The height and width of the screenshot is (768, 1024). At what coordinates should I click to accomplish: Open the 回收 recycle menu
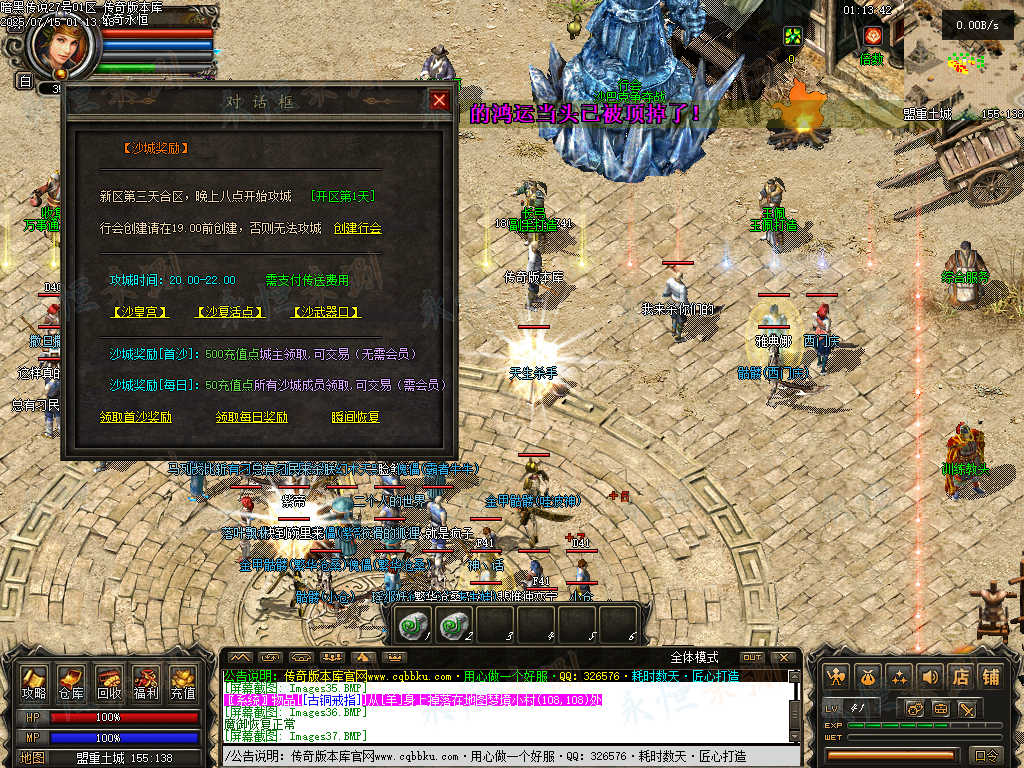click(108, 683)
